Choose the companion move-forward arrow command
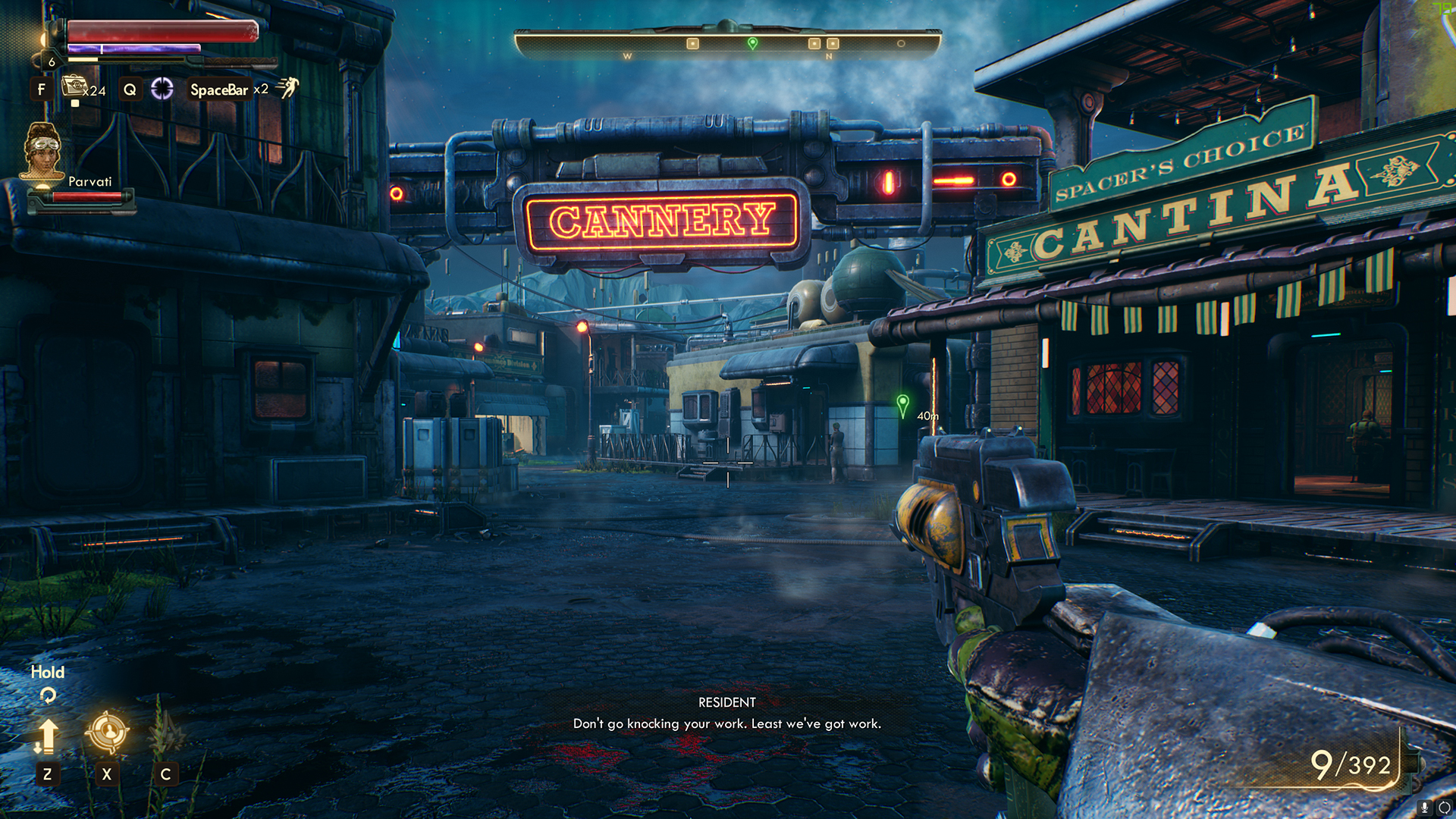Viewport: 1456px width, 819px height. click(x=47, y=736)
